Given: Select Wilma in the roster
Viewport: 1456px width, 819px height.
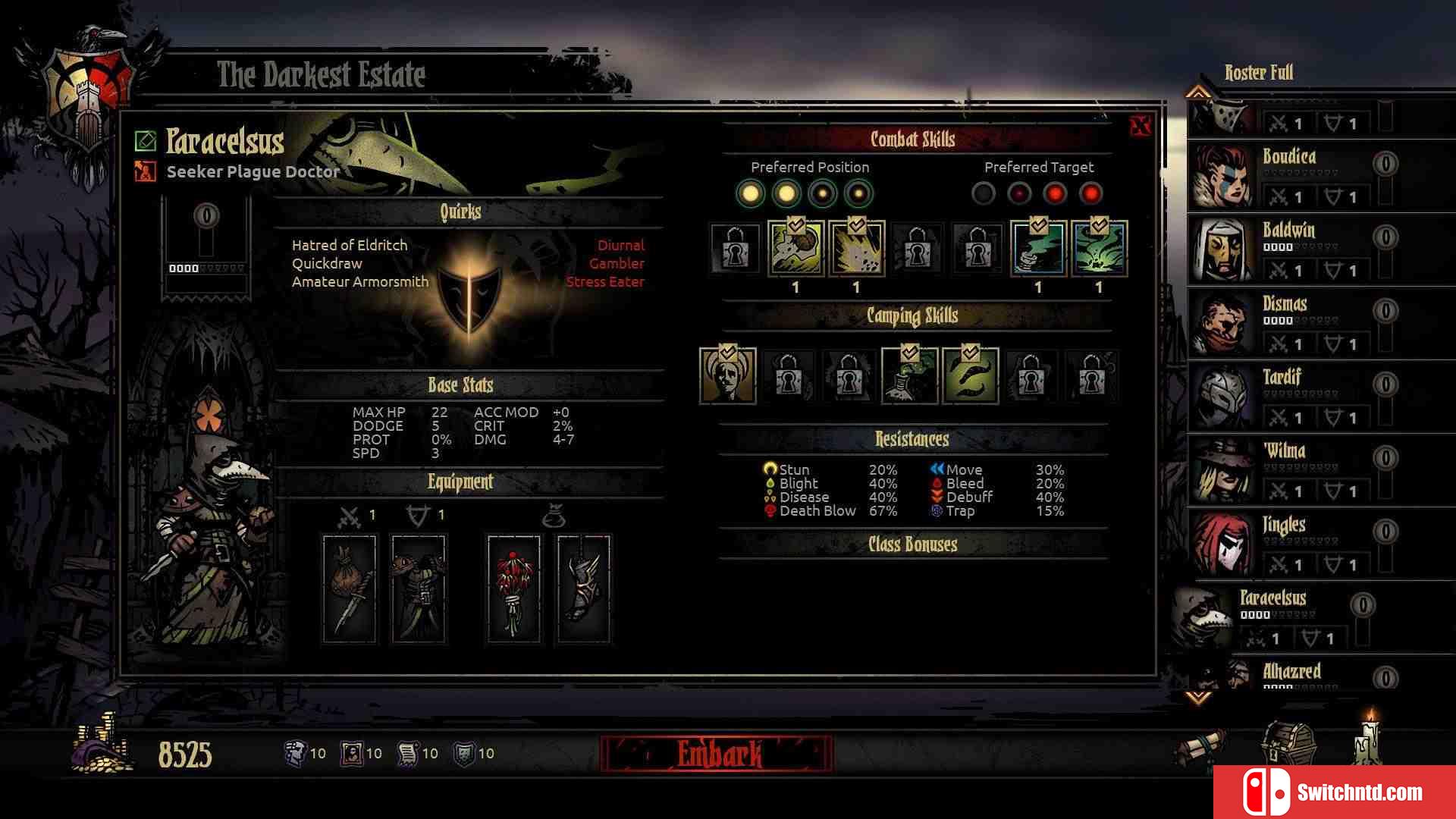Looking at the screenshot, I should coord(1289,469).
